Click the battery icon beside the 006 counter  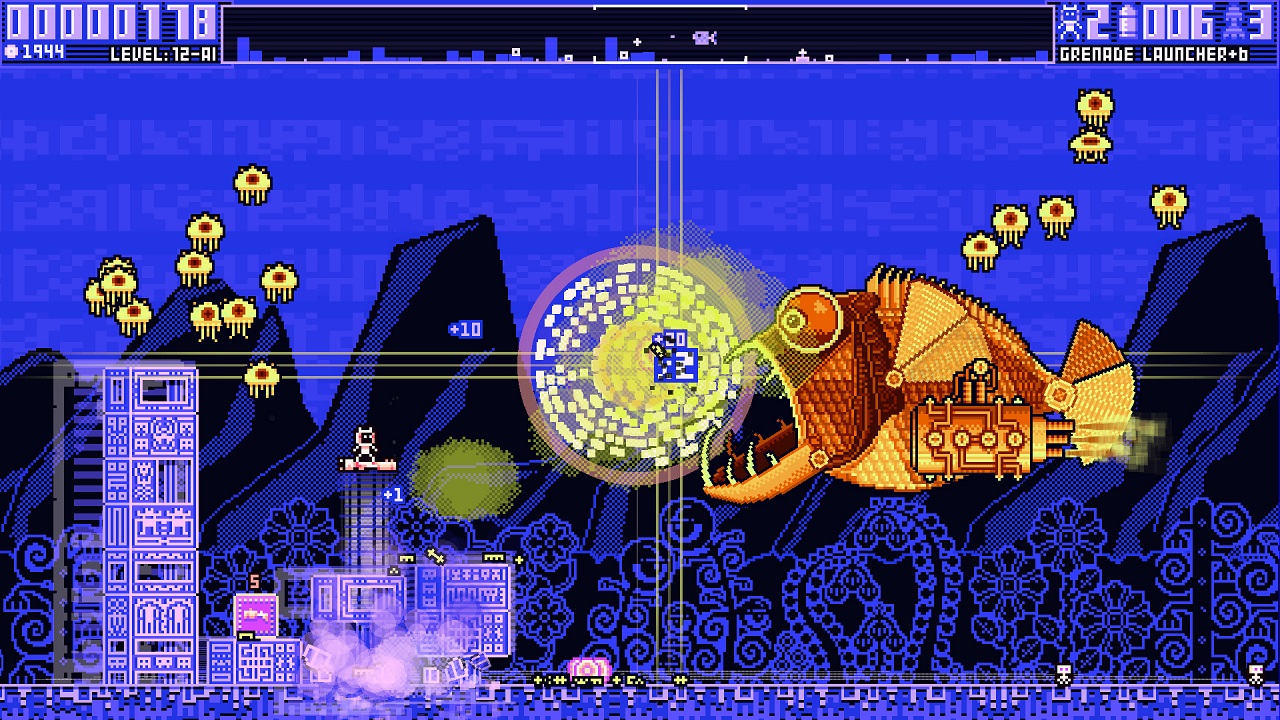(x=1126, y=19)
